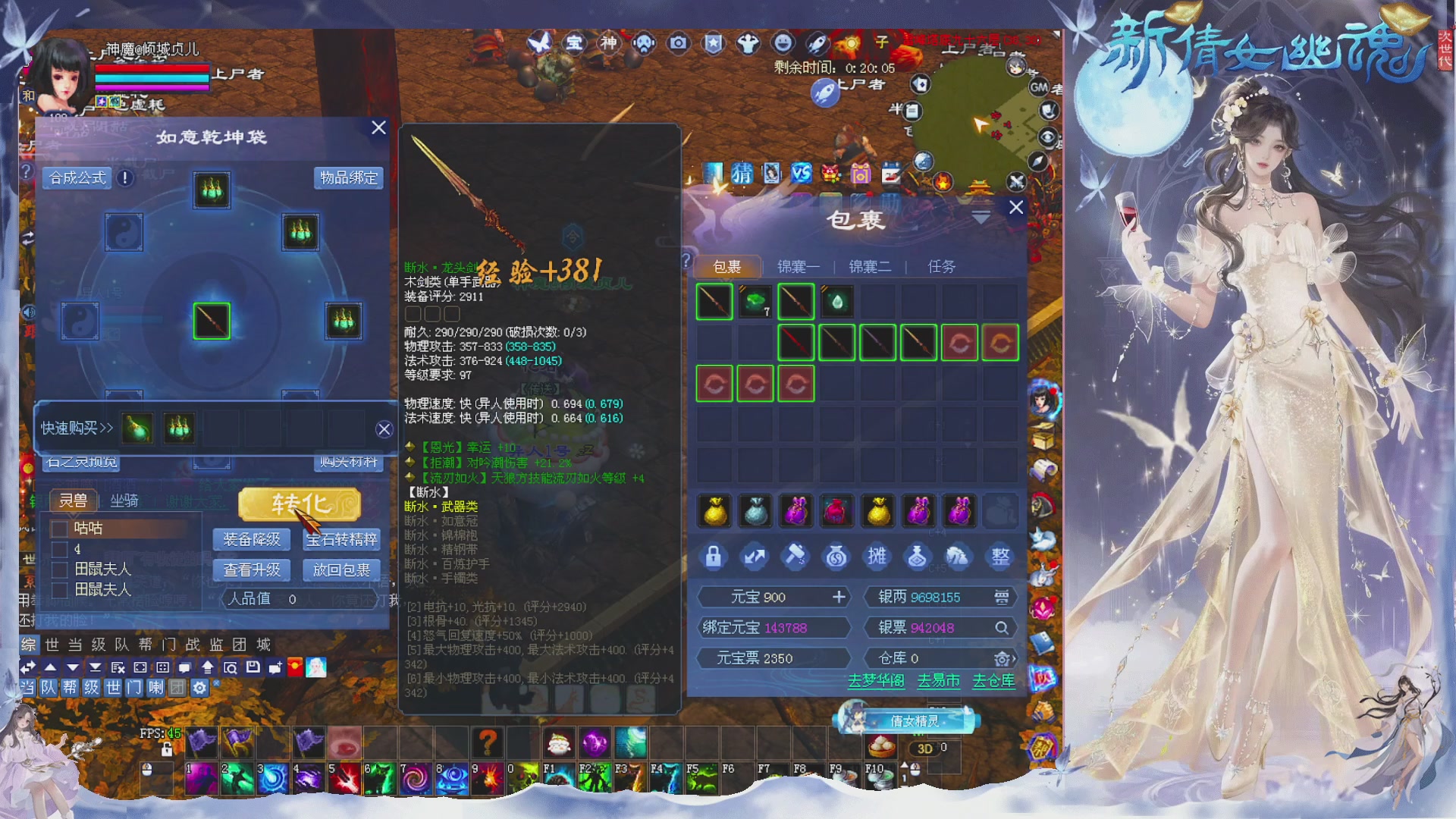Click the character's red health bar
1456x819 pixels.
click(152, 67)
